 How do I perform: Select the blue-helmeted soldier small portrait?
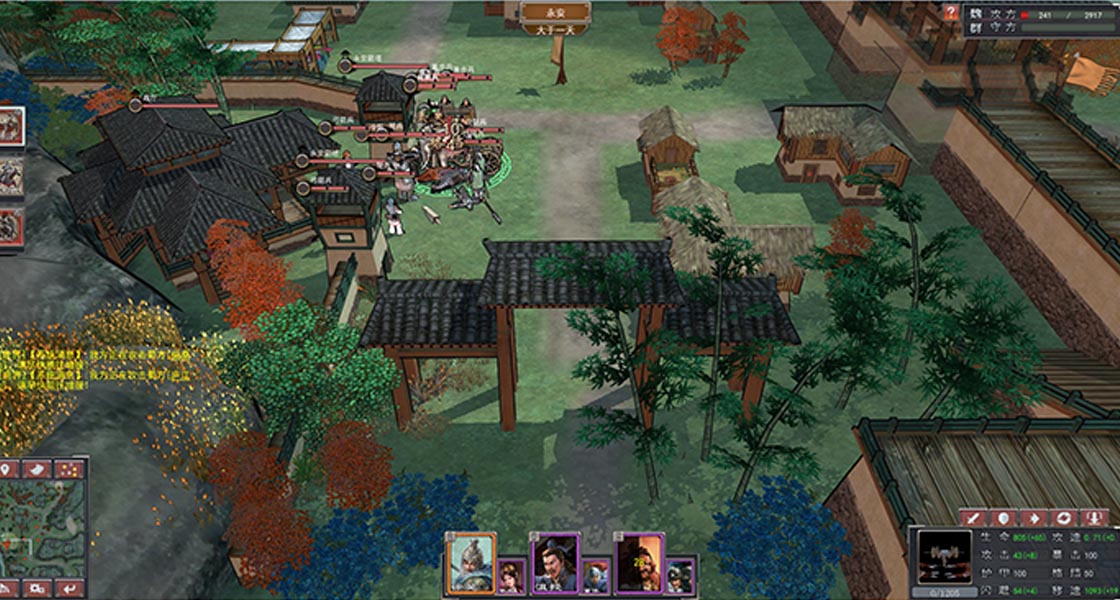(x=596, y=574)
